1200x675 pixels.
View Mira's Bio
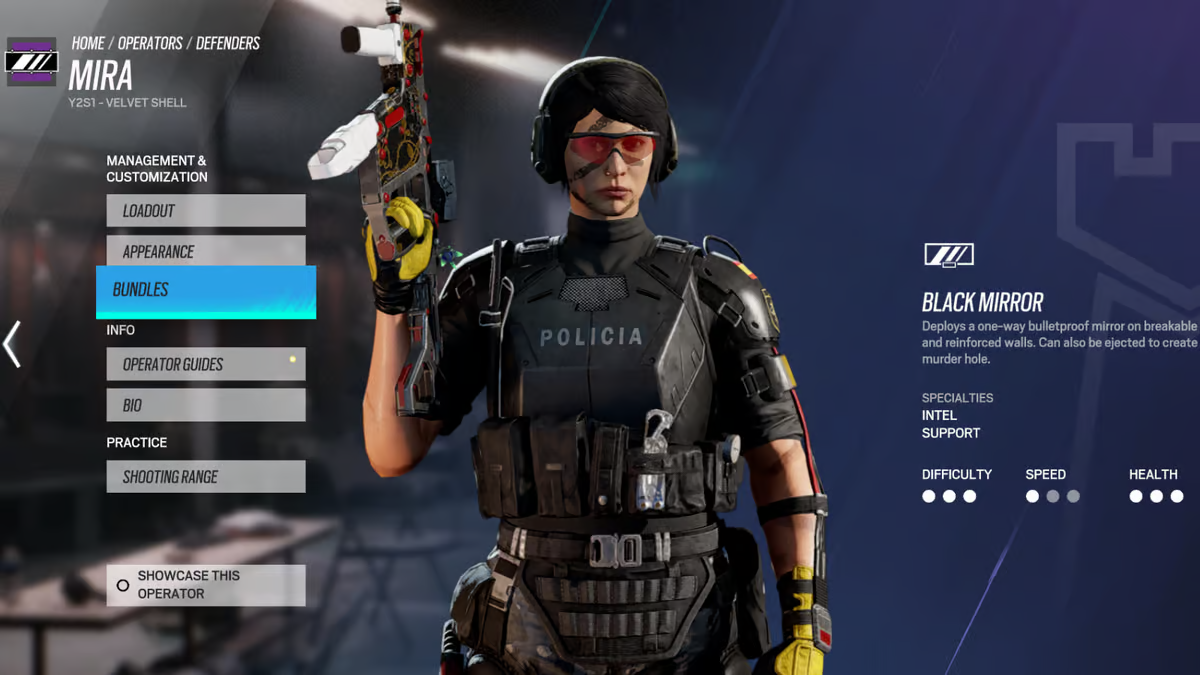click(205, 405)
